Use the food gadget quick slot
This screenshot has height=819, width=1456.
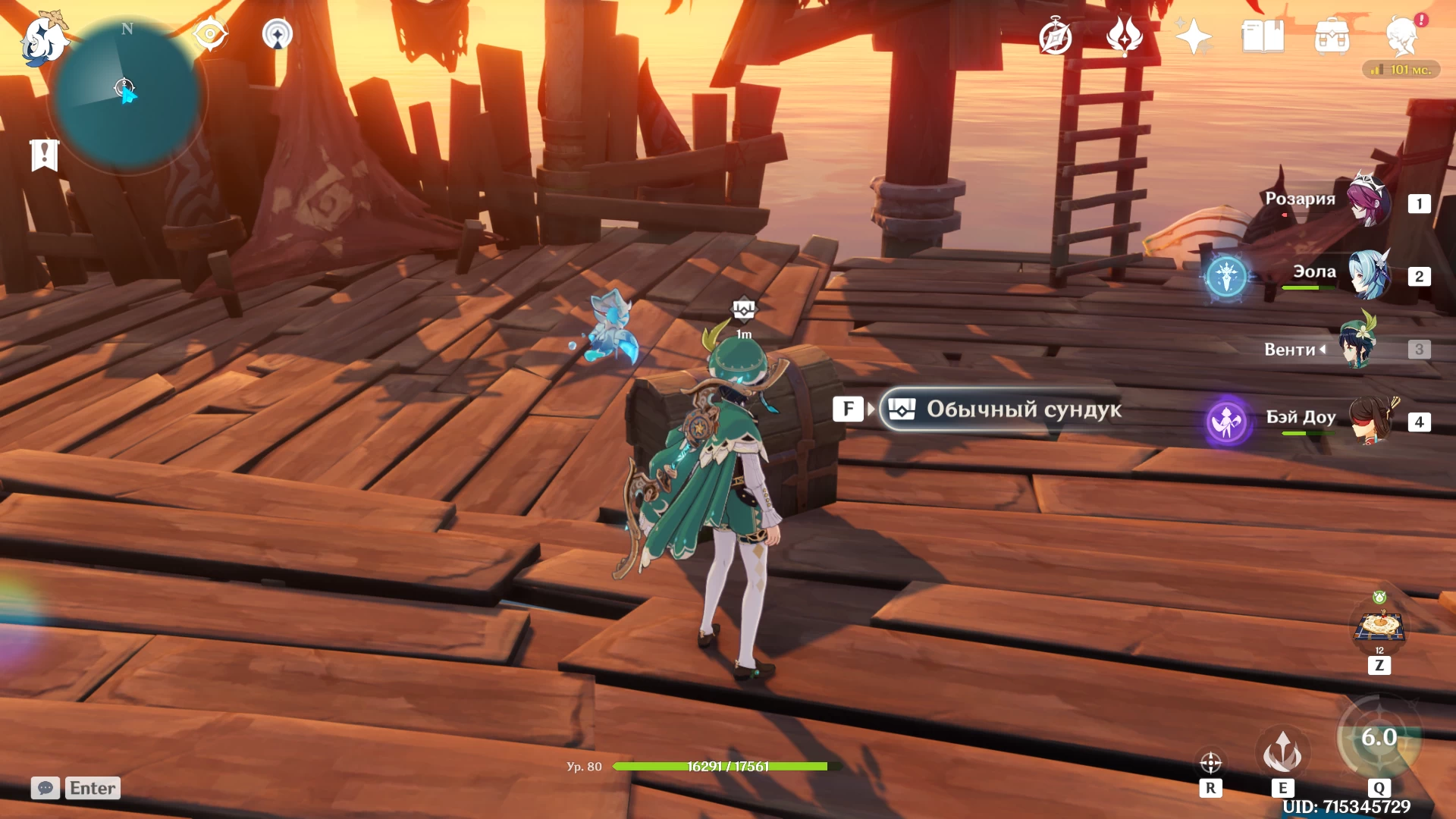coord(1379,626)
